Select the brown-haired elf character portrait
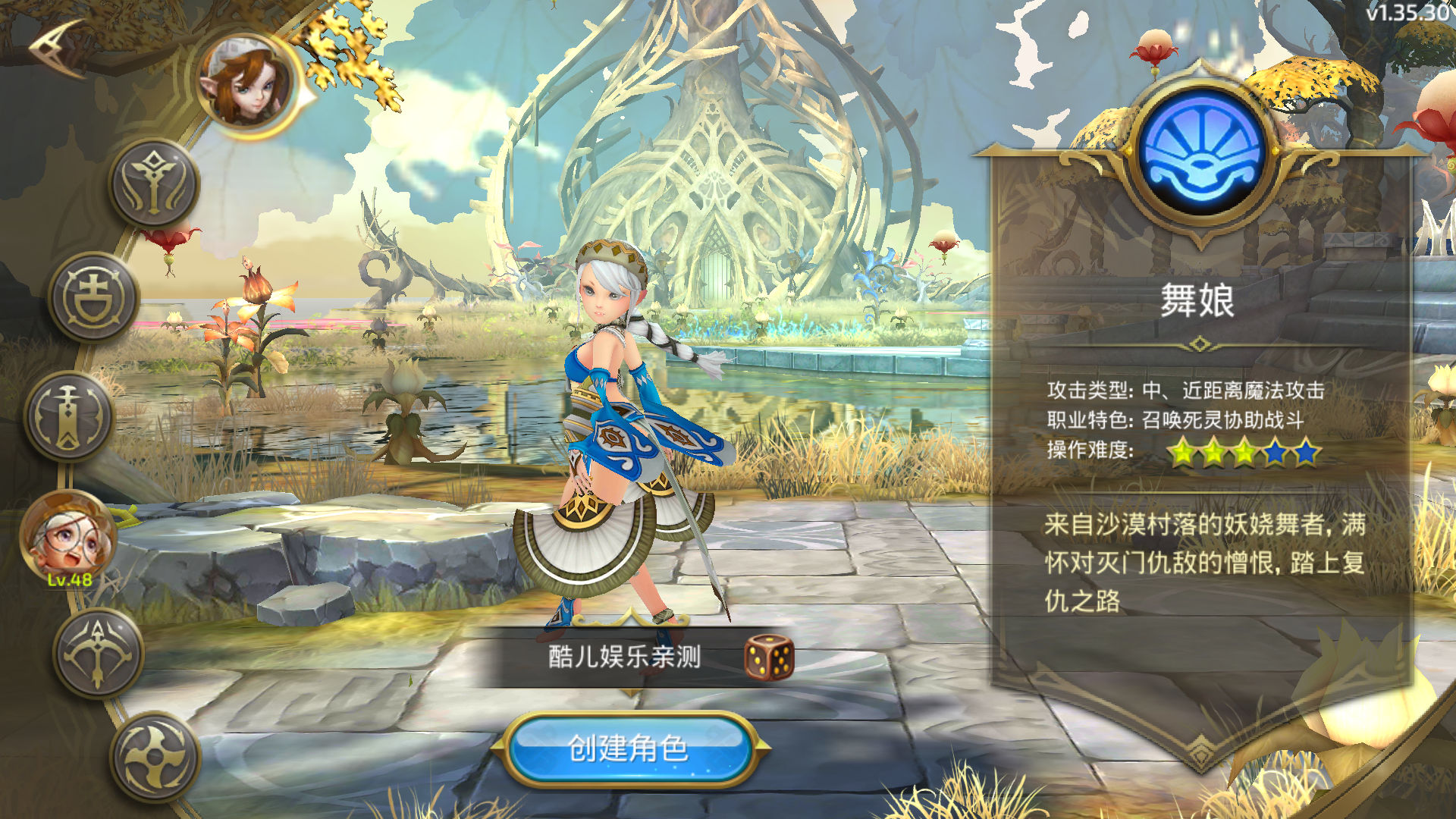1456x819 pixels. point(246,85)
